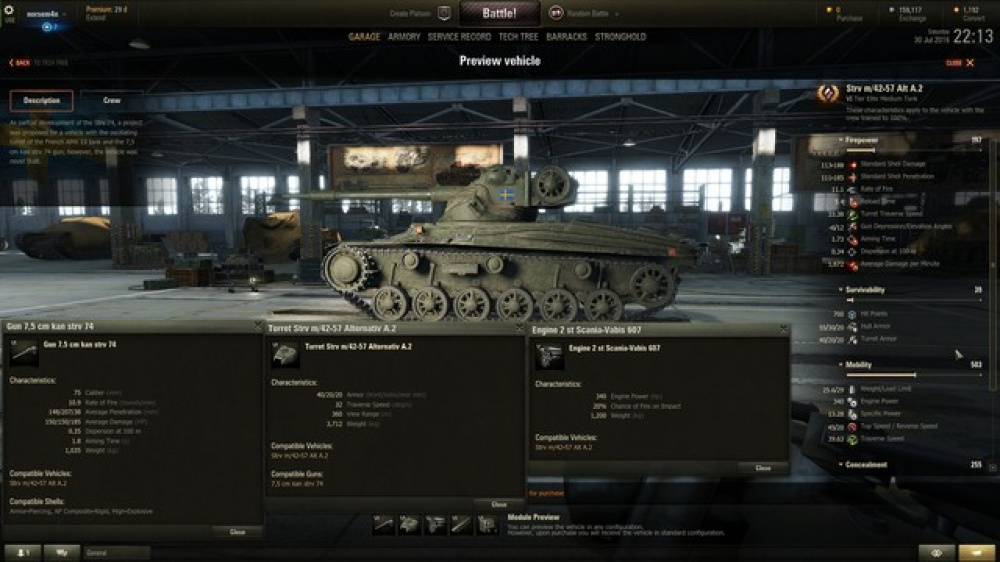Open the Armory menu

(404, 37)
